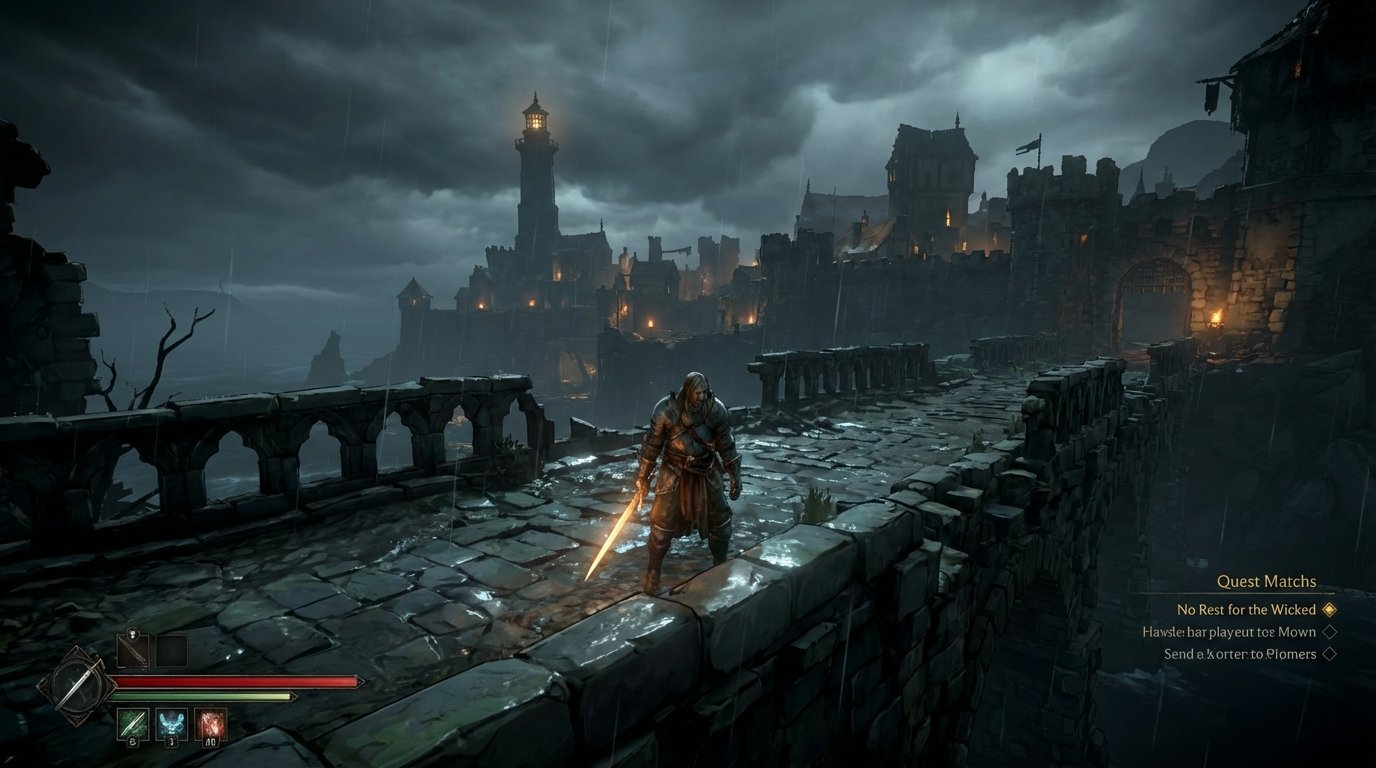Activate the blue winged amulet ability
This screenshot has height=768, width=1376.
tap(171, 724)
